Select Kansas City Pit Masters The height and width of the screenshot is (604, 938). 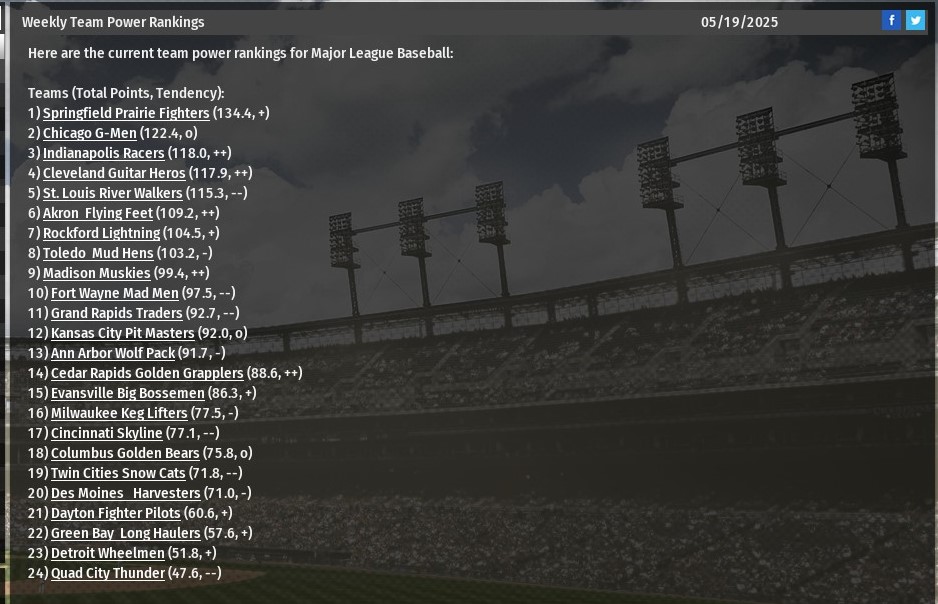pyautogui.click(x=122, y=333)
